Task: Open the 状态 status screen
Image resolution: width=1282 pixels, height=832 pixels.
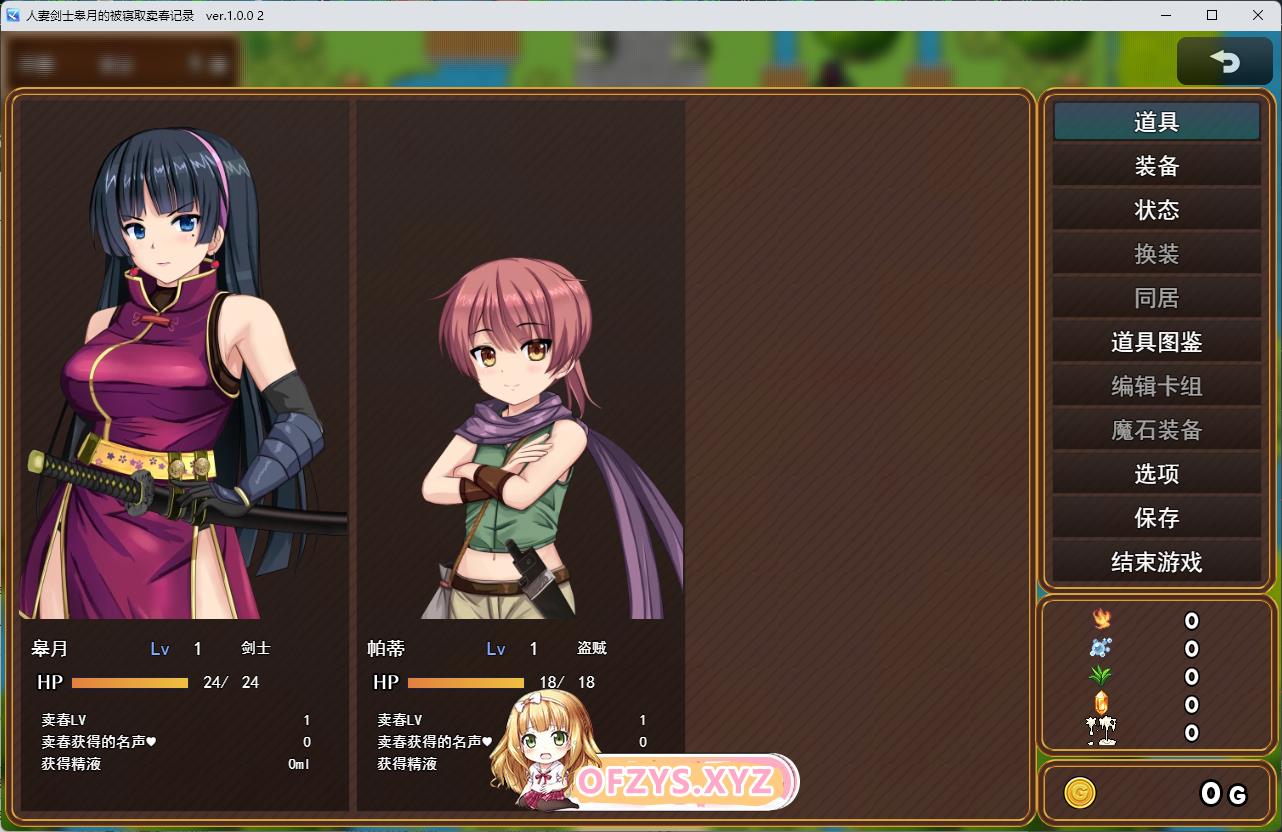Action: click(1156, 210)
